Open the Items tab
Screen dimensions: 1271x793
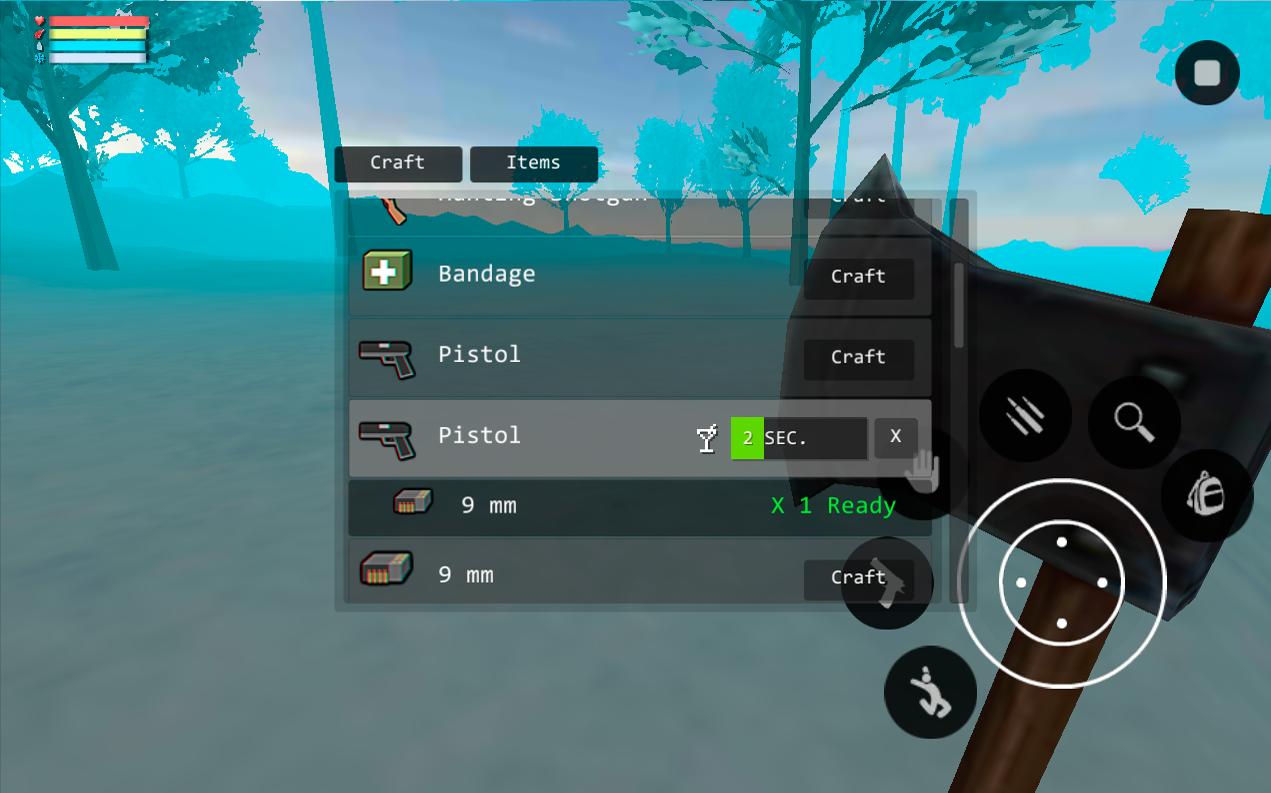pos(533,163)
